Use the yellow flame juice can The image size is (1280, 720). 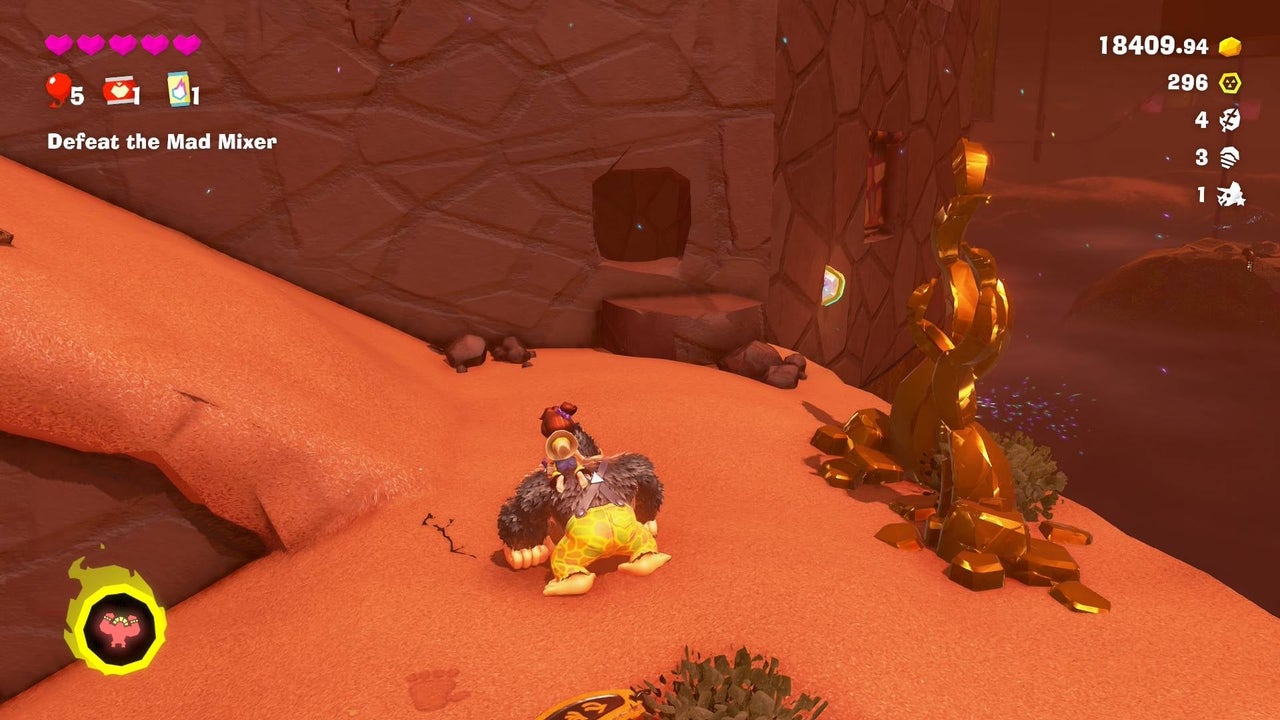[179, 88]
